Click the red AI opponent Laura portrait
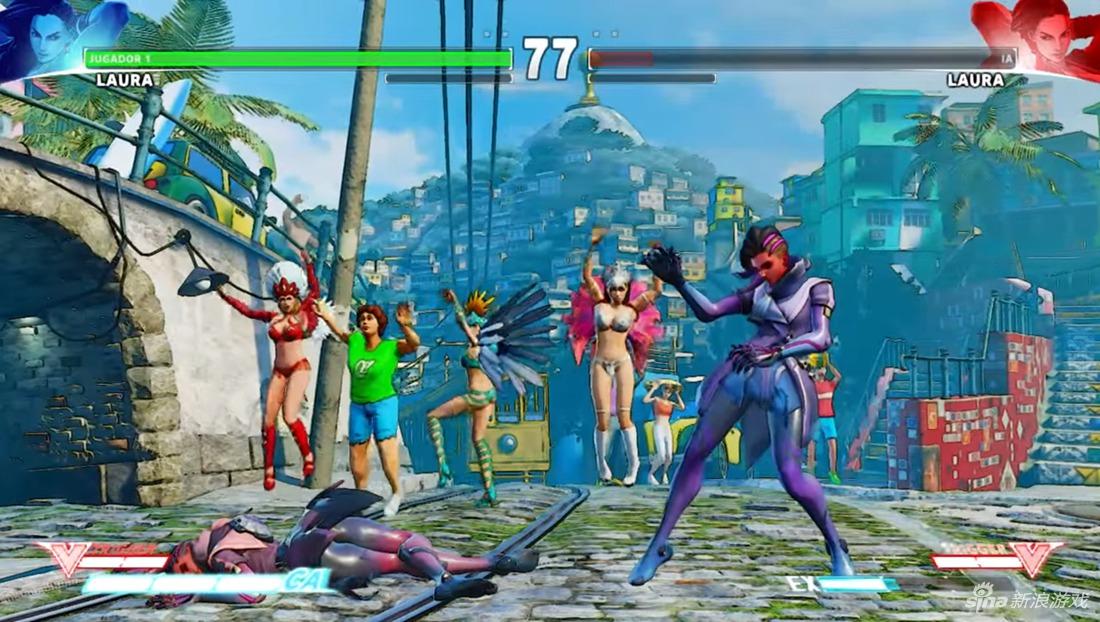1100x622 pixels. [1040, 35]
